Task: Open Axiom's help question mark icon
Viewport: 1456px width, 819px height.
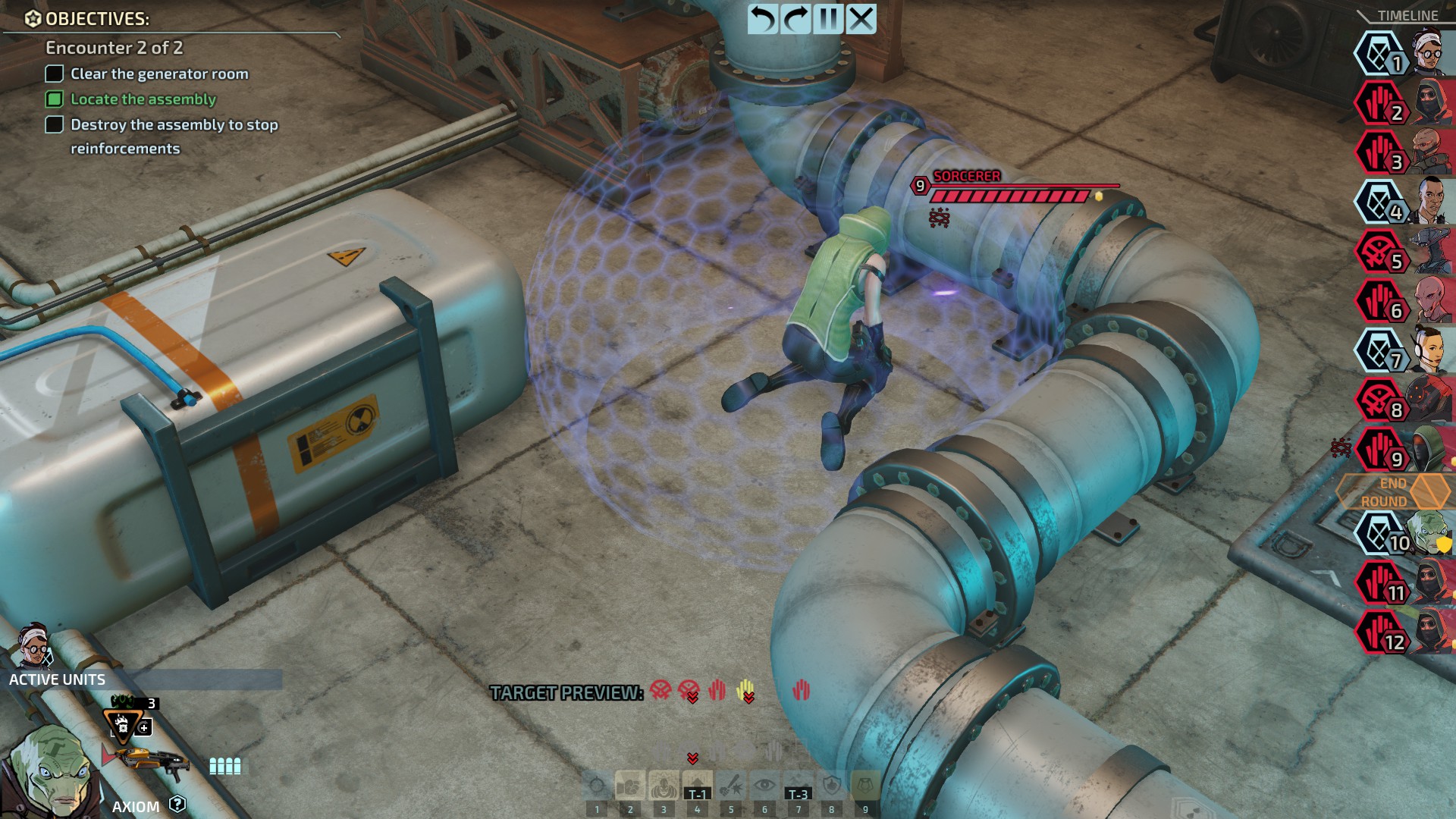Action: pyautogui.click(x=177, y=804)
